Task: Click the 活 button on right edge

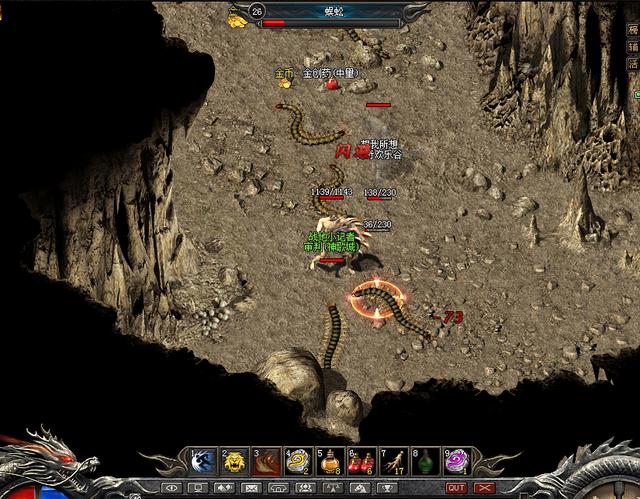Action: pyautogui.click(x=632, y=64)
